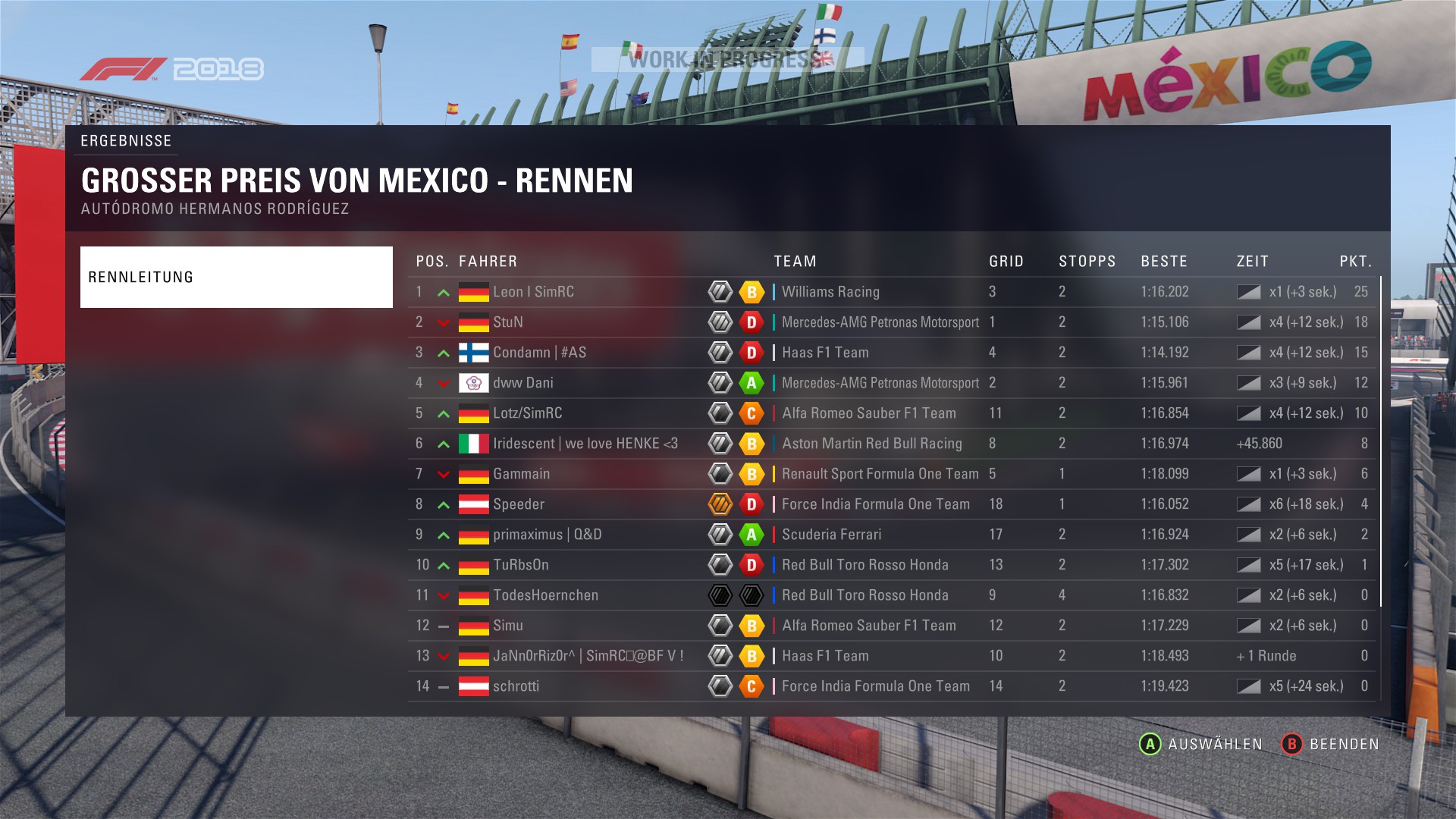Pick the TuRbsOn driver row
Viewport: 1456px width, 819px height.
(x=521, y=565)
